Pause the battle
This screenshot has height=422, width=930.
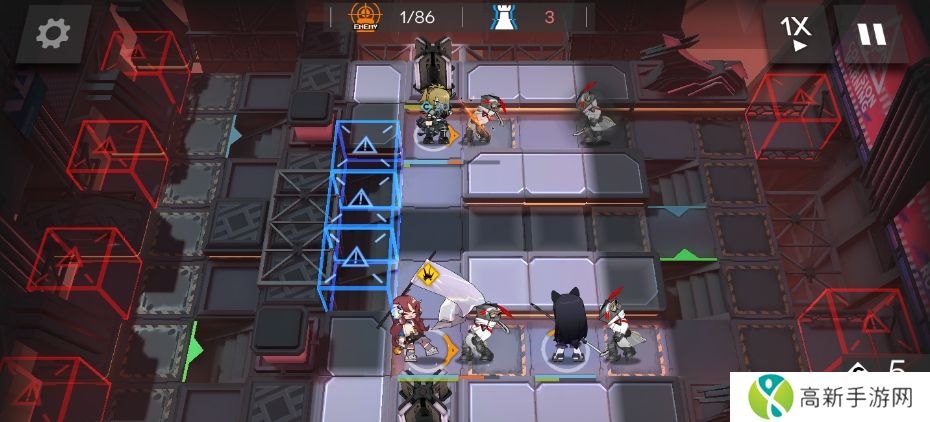tap(871, 34)
